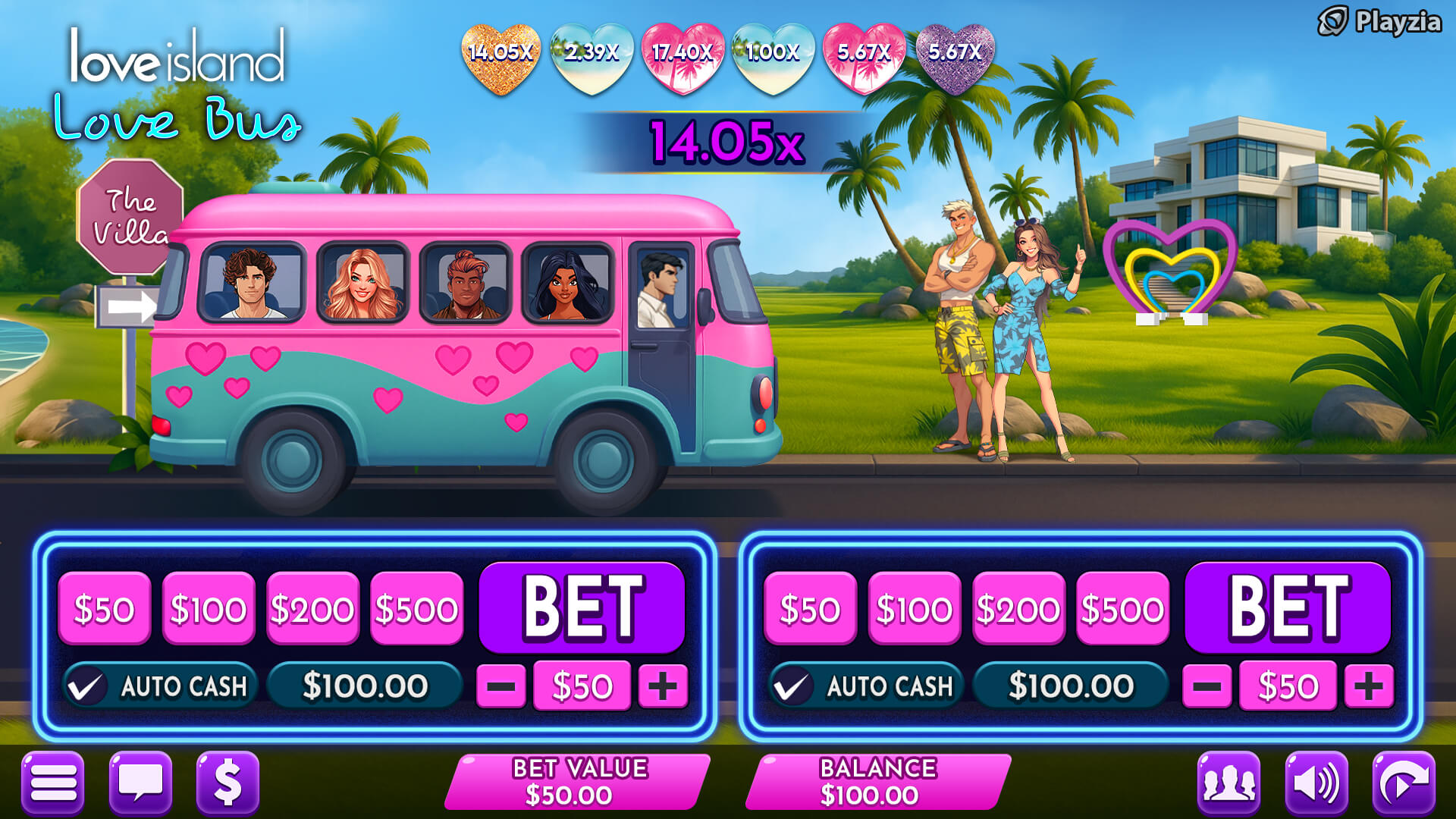The image size is (1456, 819).
Task: Open the chat speech bubble
Action: point(140,783)
